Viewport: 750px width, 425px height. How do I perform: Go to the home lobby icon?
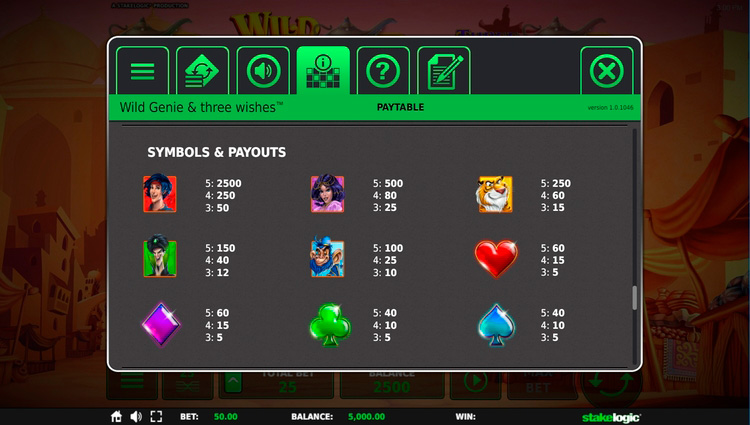117,416
